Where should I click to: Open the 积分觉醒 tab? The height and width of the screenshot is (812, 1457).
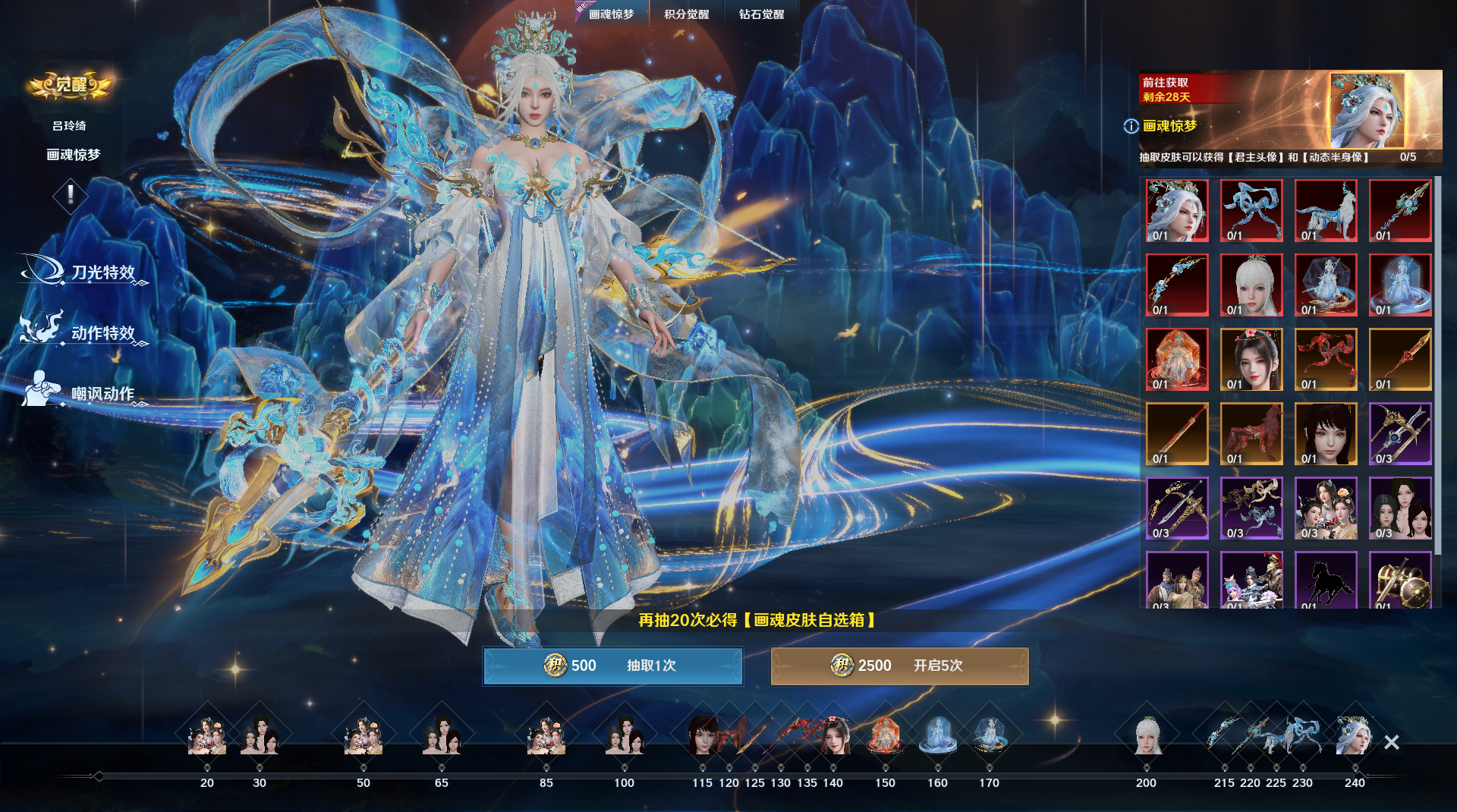[x=686, y=14]
